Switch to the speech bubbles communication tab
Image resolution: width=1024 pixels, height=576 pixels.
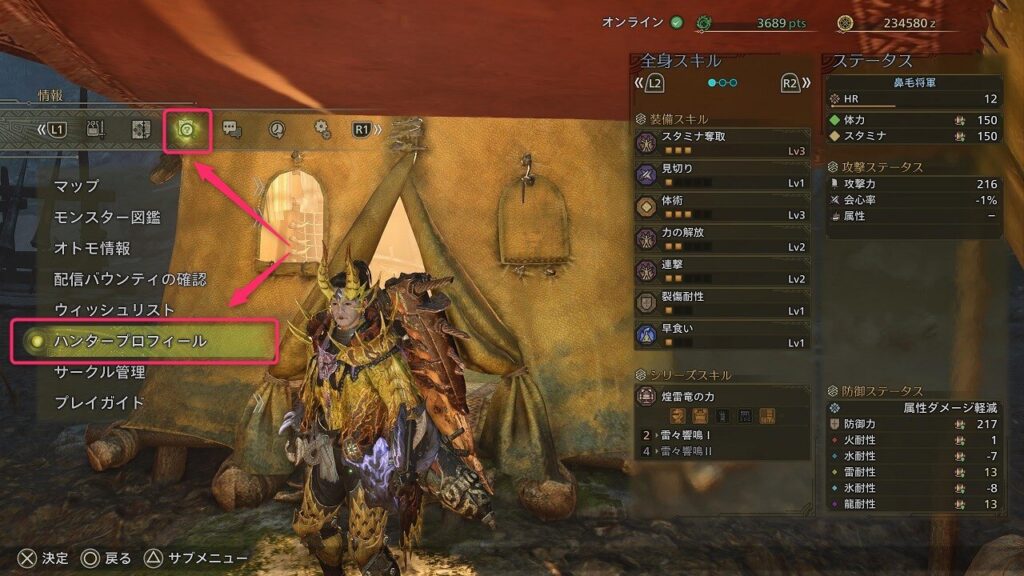pyautogui.click(x=232, y=129)
